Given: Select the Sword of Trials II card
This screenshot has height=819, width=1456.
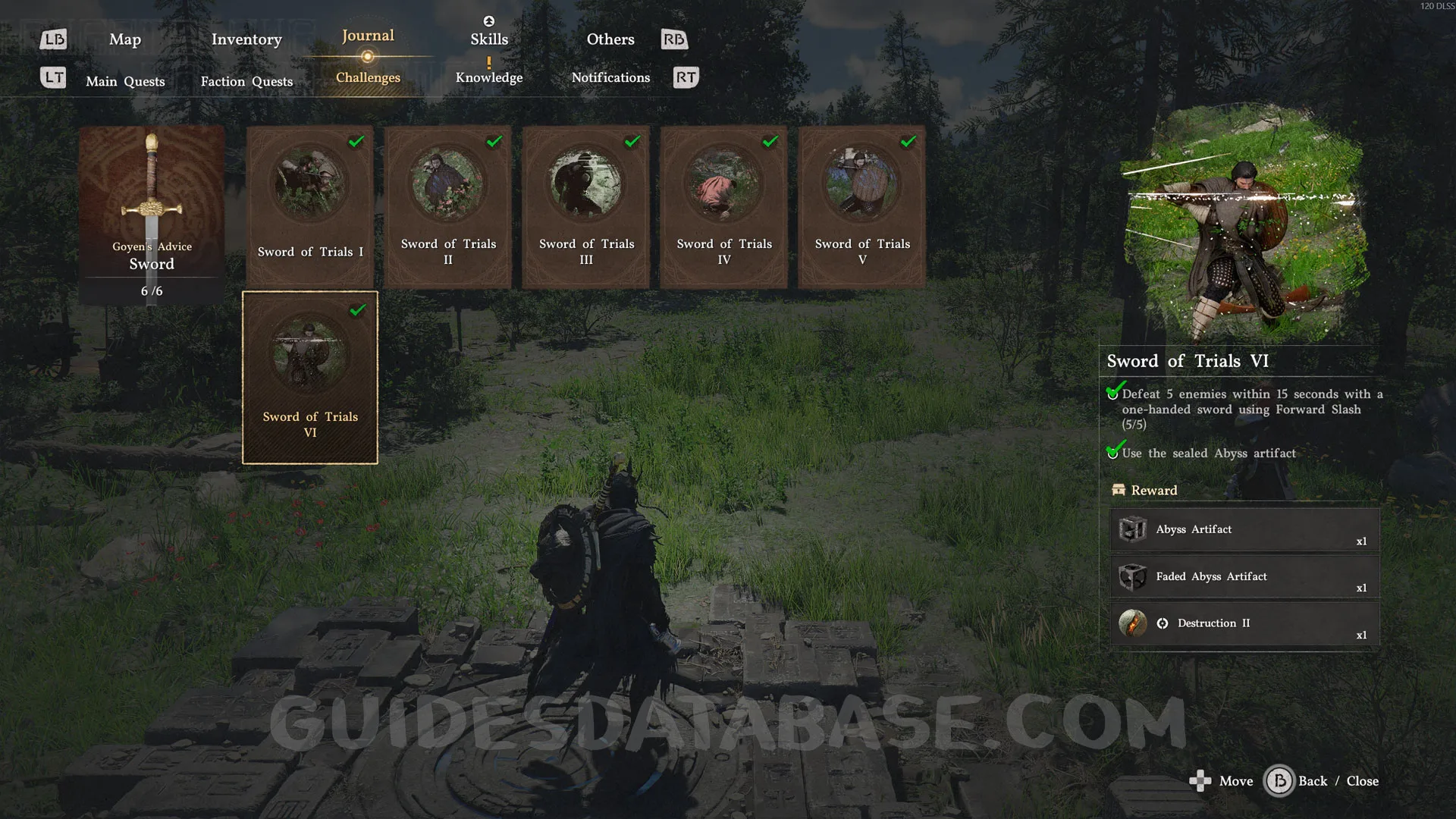Looking at the screenshot, I should coord(448,206).
